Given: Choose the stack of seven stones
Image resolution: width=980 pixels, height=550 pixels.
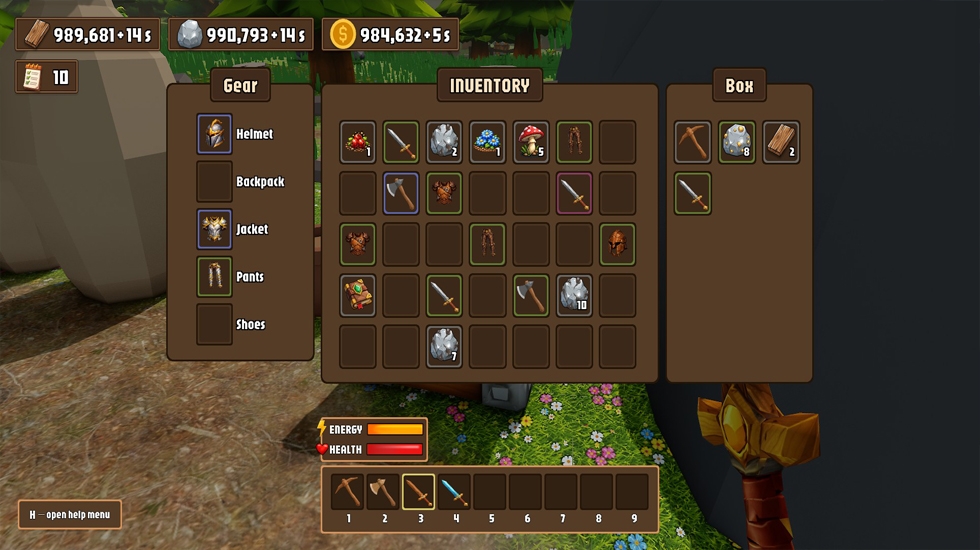Looking at the screenshot, I should coord(445,346).
